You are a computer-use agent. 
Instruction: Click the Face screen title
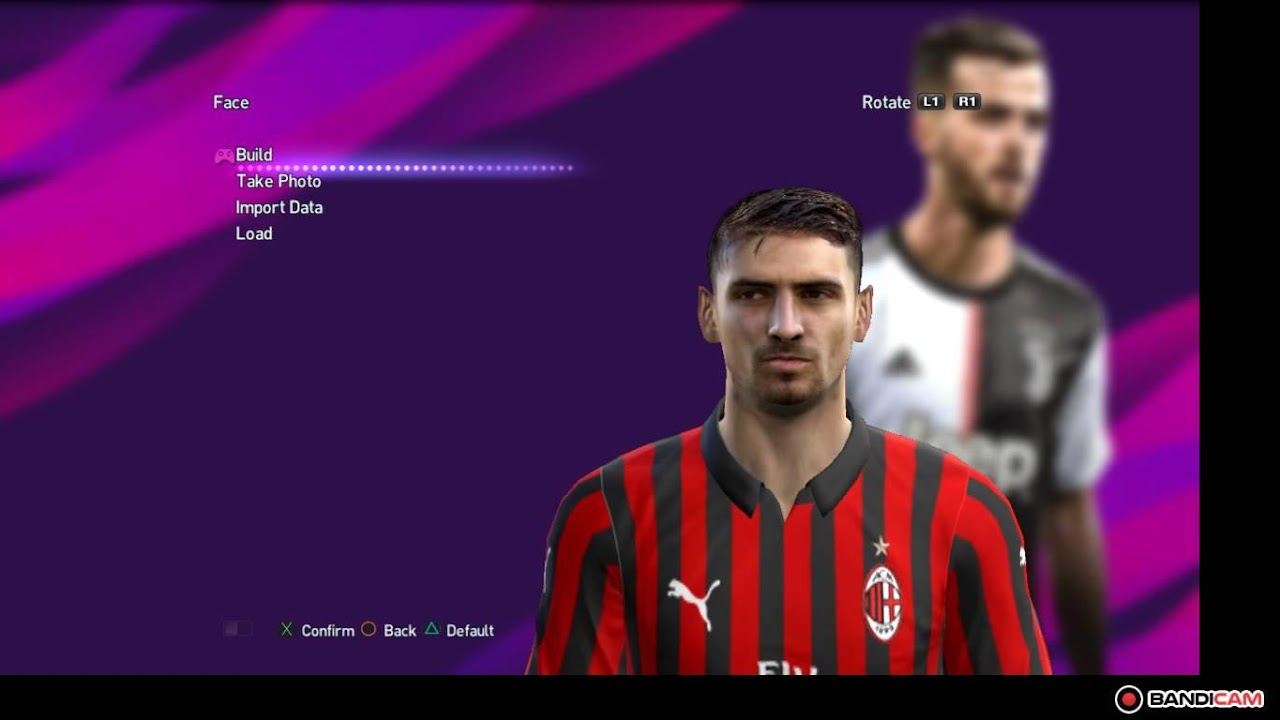229,102
